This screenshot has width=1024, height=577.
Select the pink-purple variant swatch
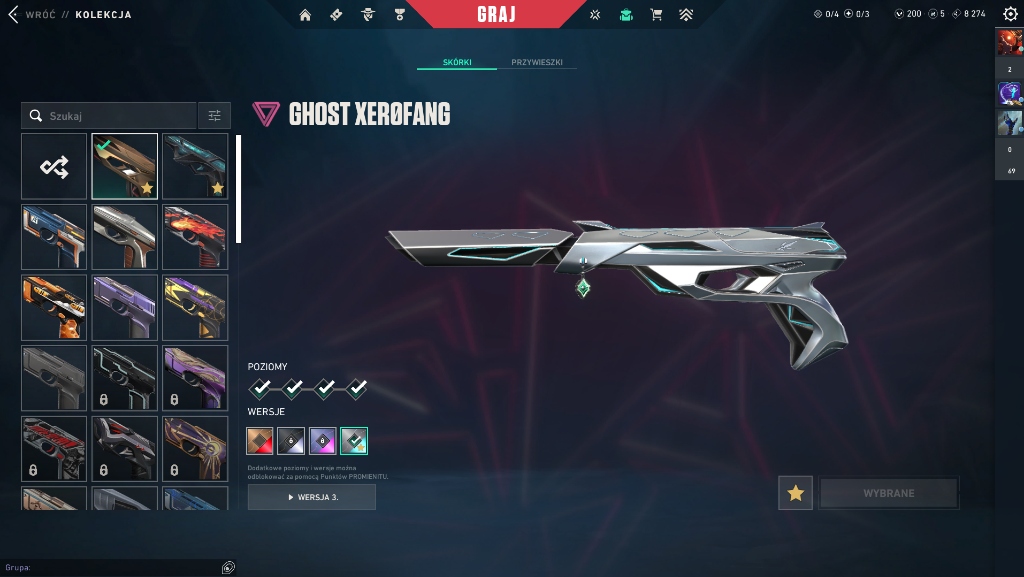click(x=322, y=440)
